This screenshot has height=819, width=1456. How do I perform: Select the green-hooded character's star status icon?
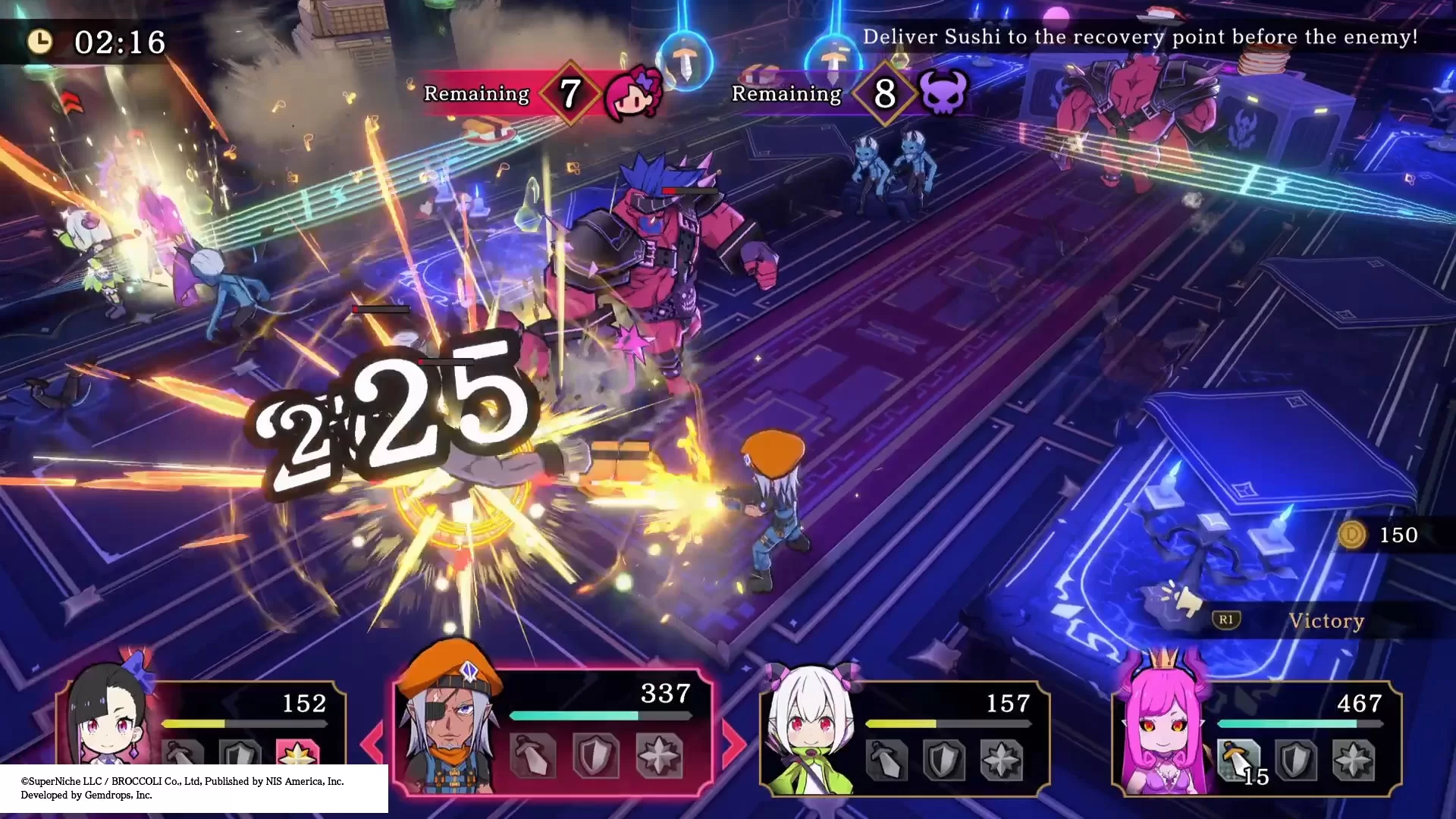tap(1001, 759)
